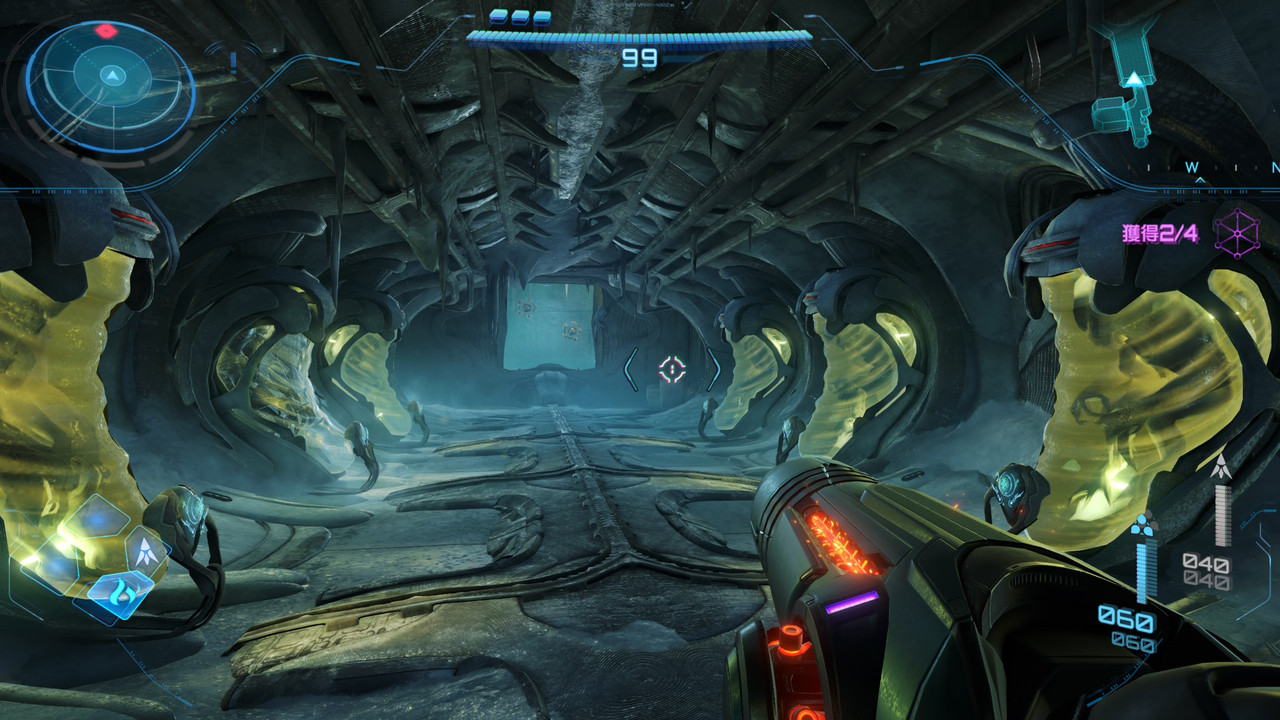Viewport: 1280px width, 720px height.
Task: Select the purple cube objective tracker icon
Action: tap(1237, 234)
